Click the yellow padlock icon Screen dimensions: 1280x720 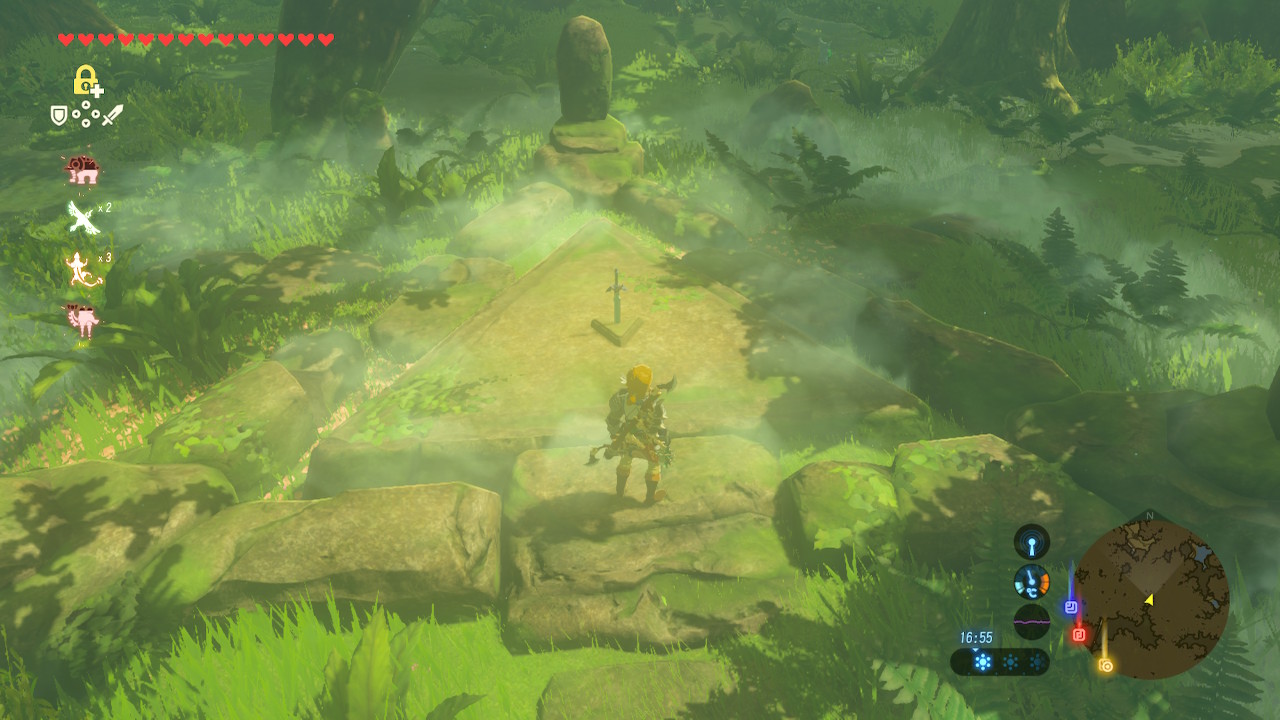[87, 80]
